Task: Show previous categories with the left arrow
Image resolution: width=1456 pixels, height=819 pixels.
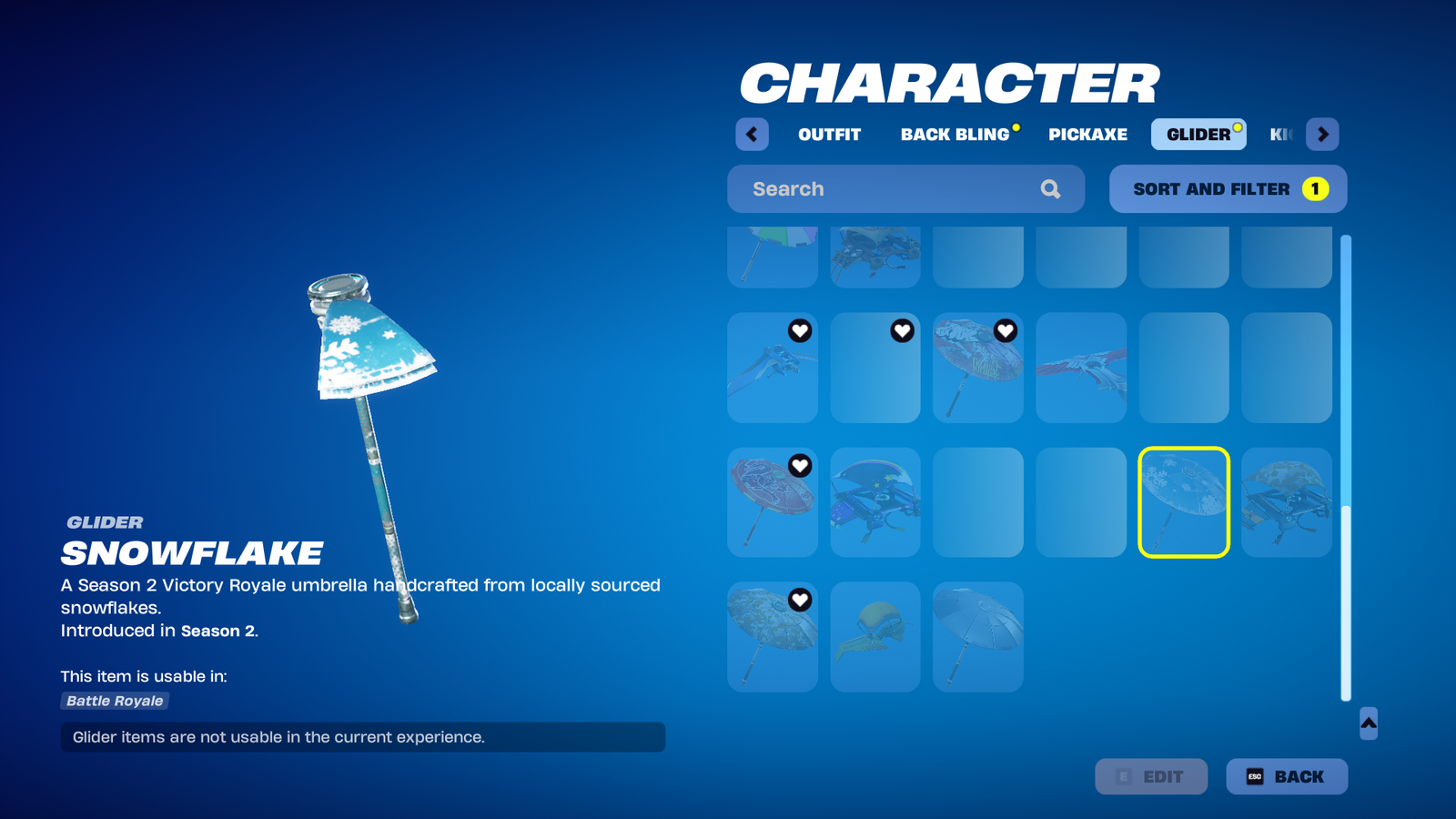Action: coord(752,135)
